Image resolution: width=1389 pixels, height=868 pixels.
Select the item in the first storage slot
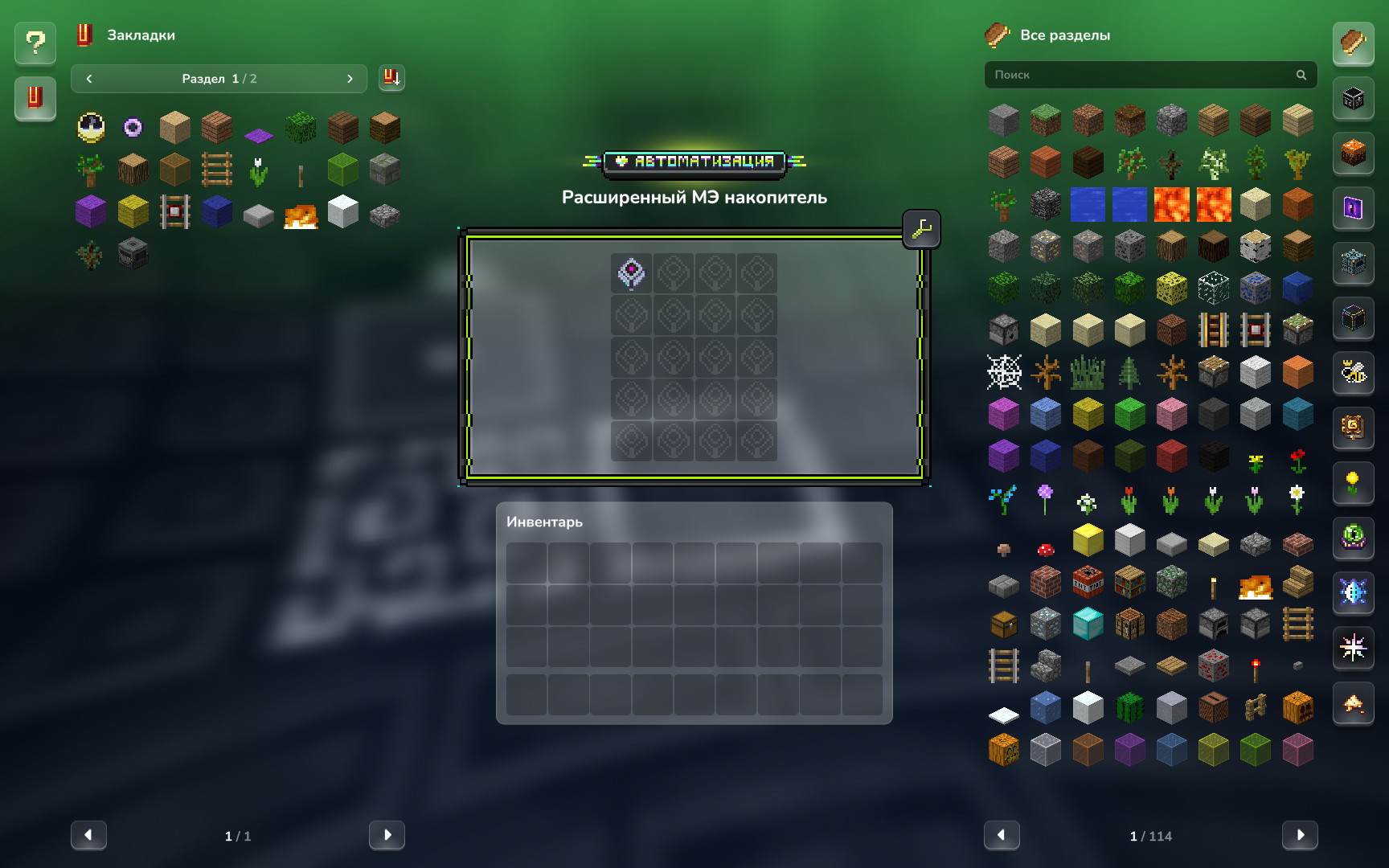[632, 273]
